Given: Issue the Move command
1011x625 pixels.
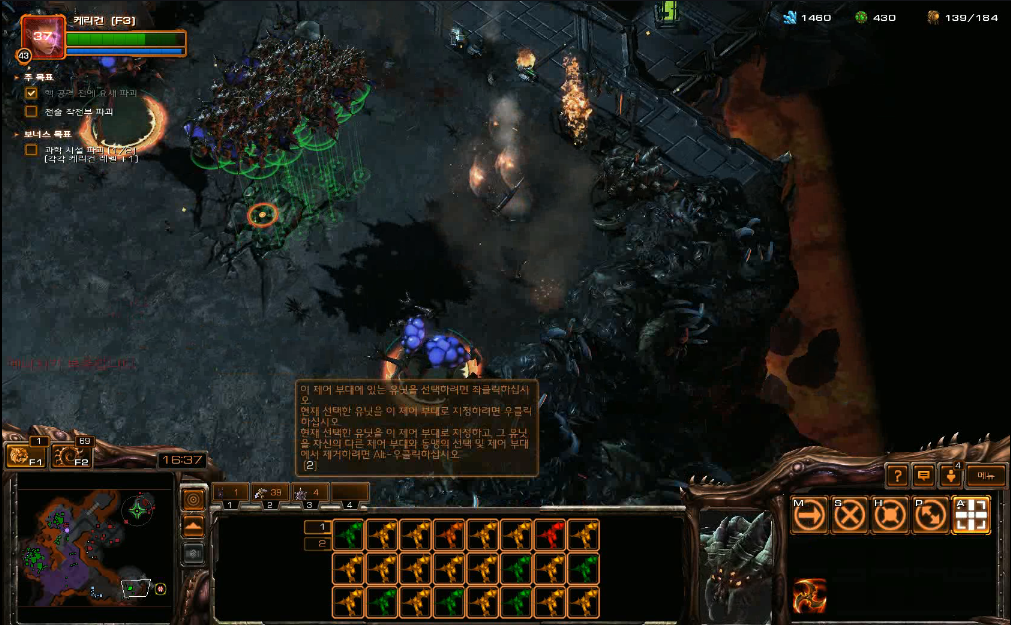Looking at the screenshot, I should point(809,515).
